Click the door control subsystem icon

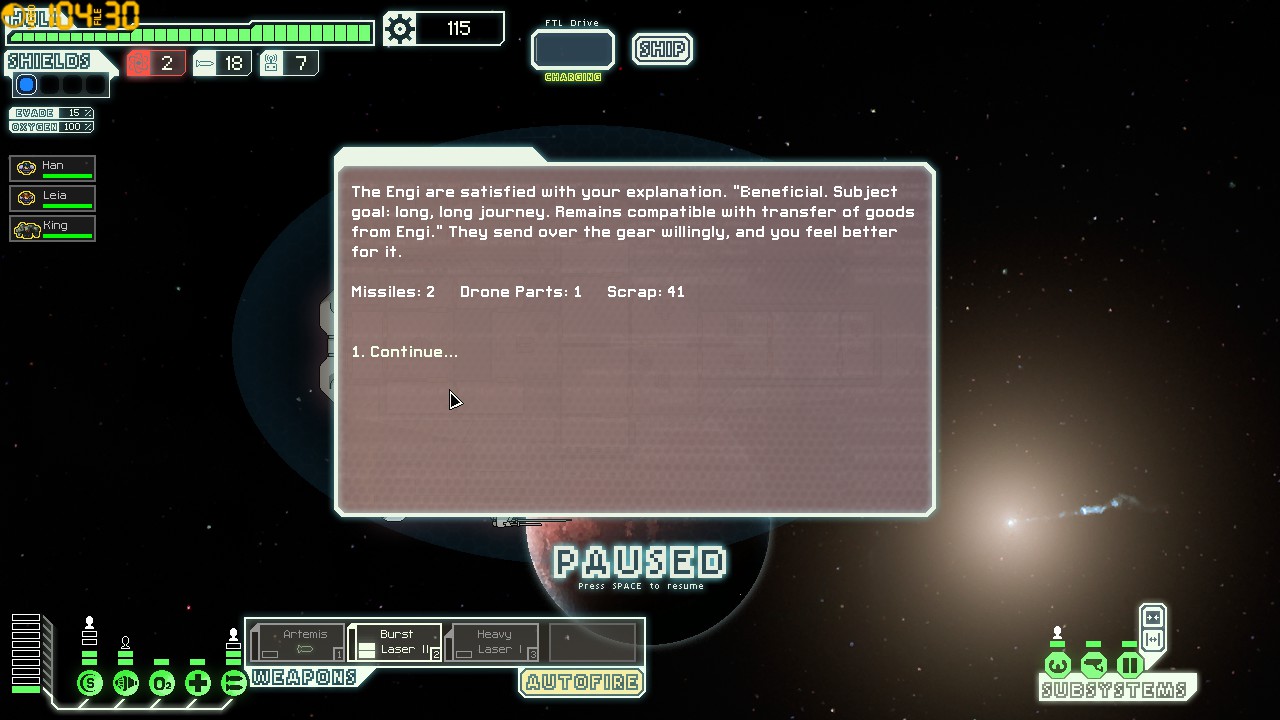point(1130,665)
